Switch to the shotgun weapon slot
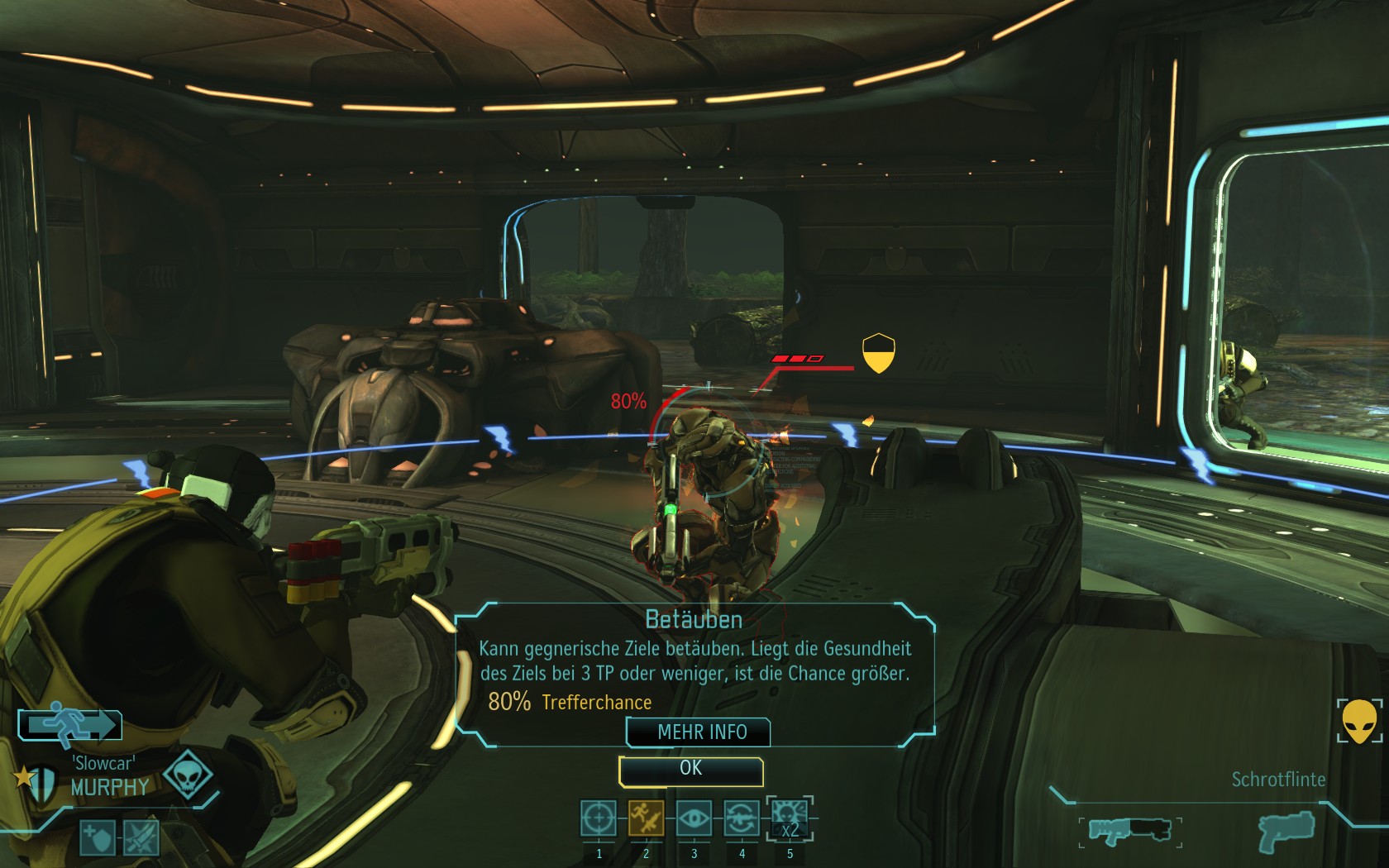Screen dimensions: 1389x868 (1129, 830)
